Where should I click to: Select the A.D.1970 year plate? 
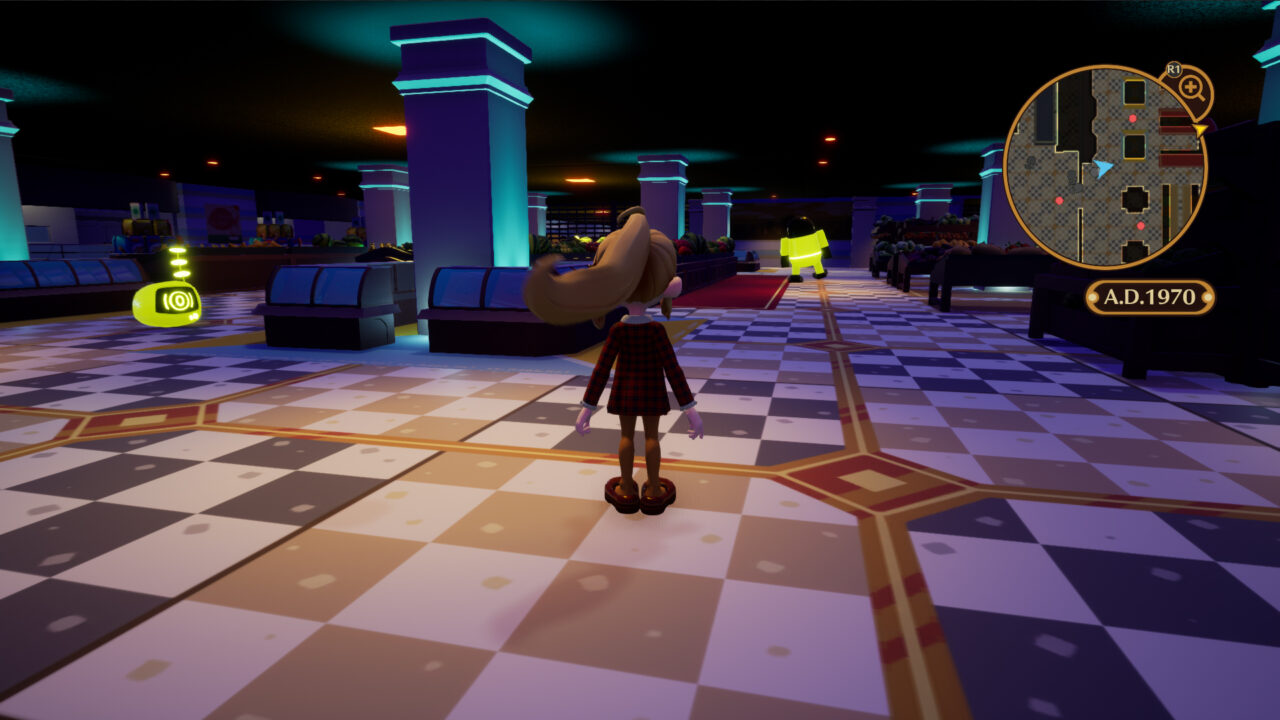1148,296
